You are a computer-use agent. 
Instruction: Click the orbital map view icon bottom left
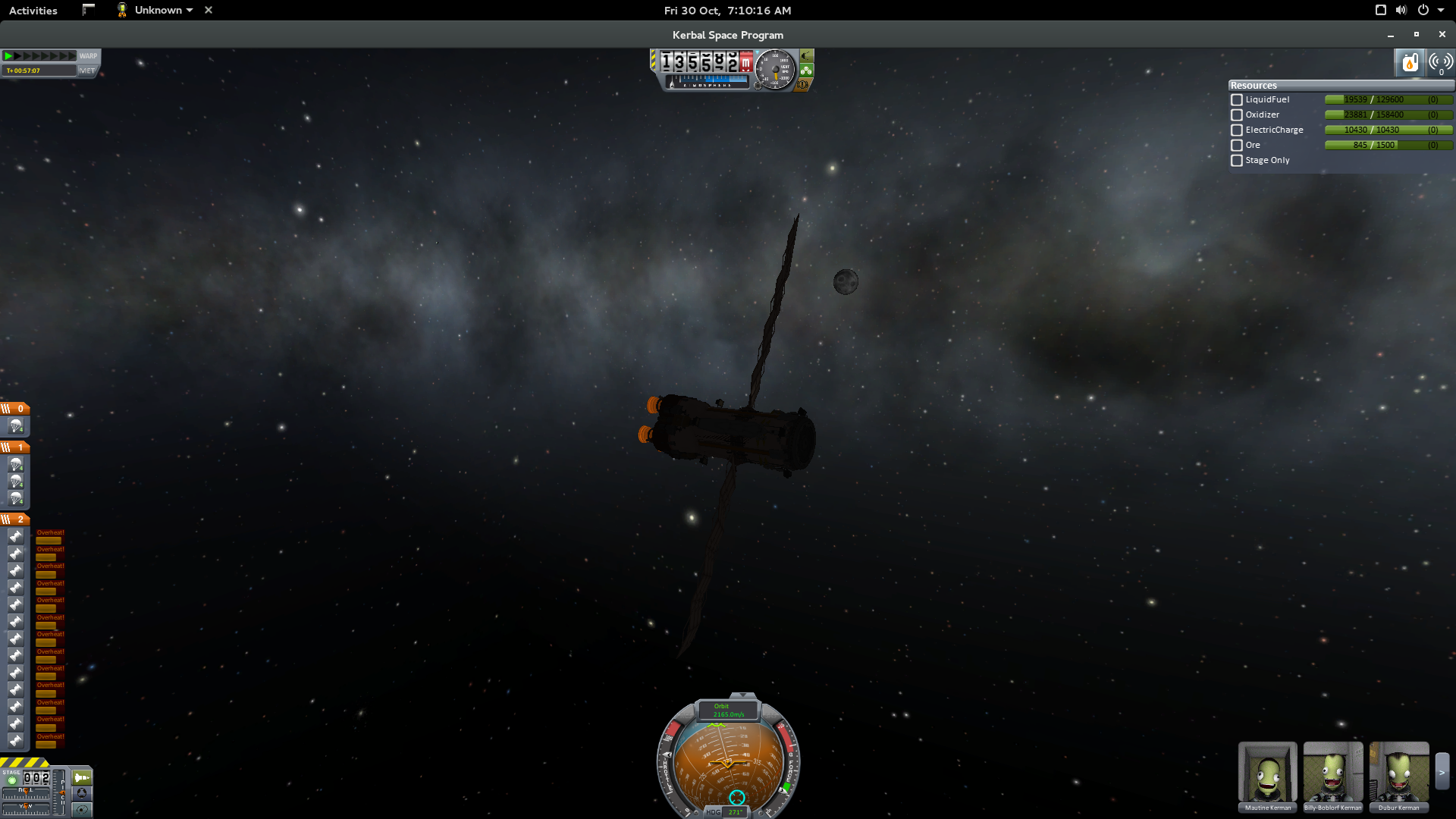click(81, 809)
